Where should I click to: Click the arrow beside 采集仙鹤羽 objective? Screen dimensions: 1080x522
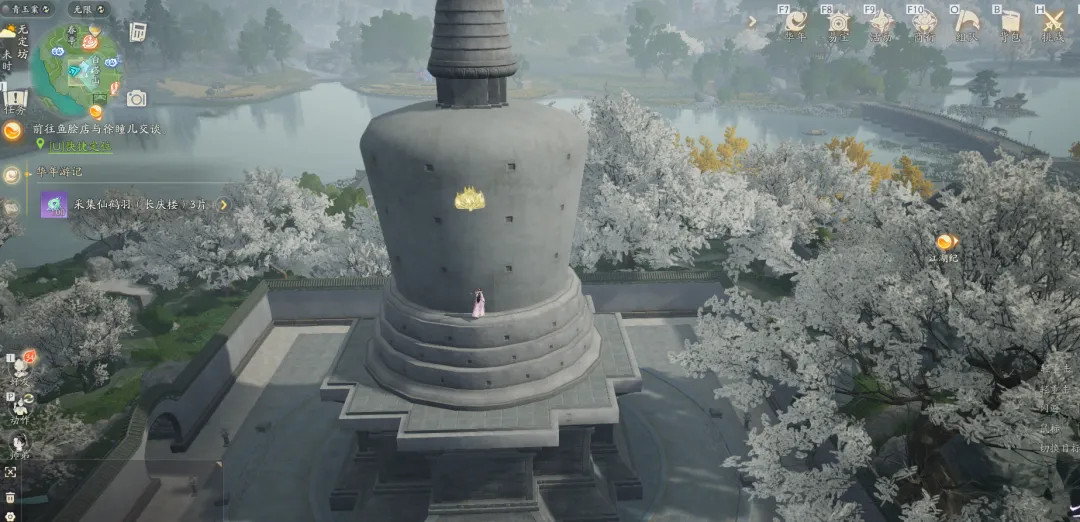pyautogui.click(x=224, y=205)
